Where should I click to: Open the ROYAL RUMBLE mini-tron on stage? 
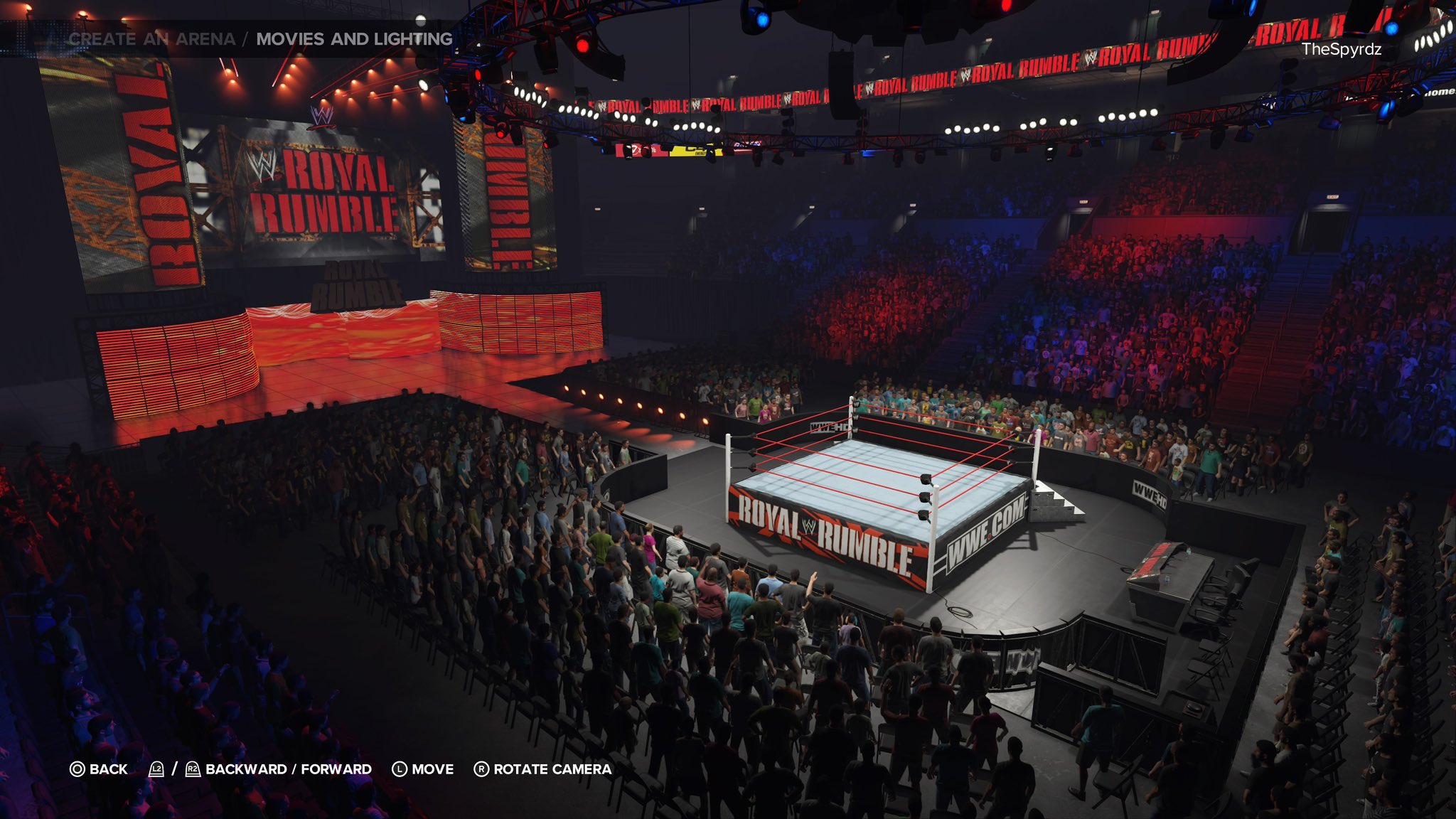pos(359,284)
